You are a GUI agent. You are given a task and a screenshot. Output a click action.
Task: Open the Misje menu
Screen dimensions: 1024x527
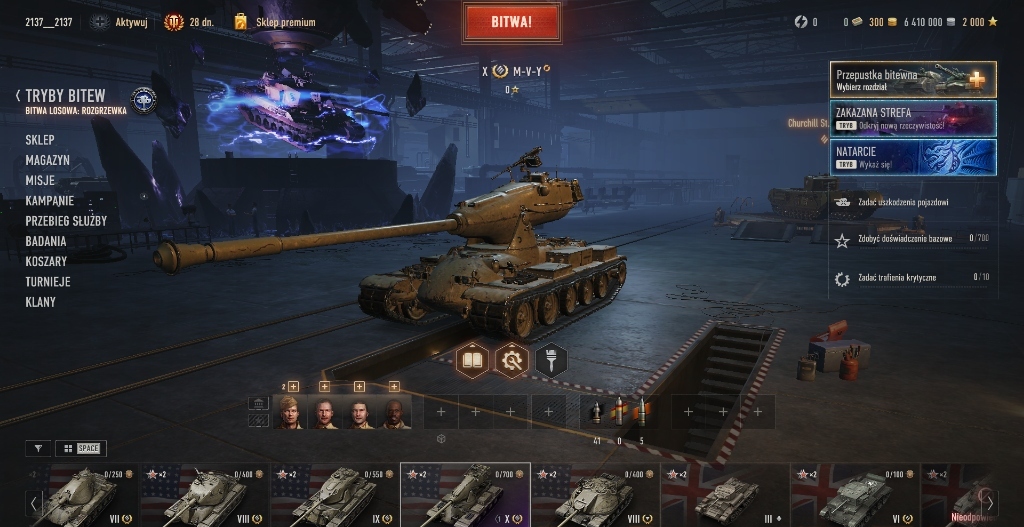click(40, 180)
